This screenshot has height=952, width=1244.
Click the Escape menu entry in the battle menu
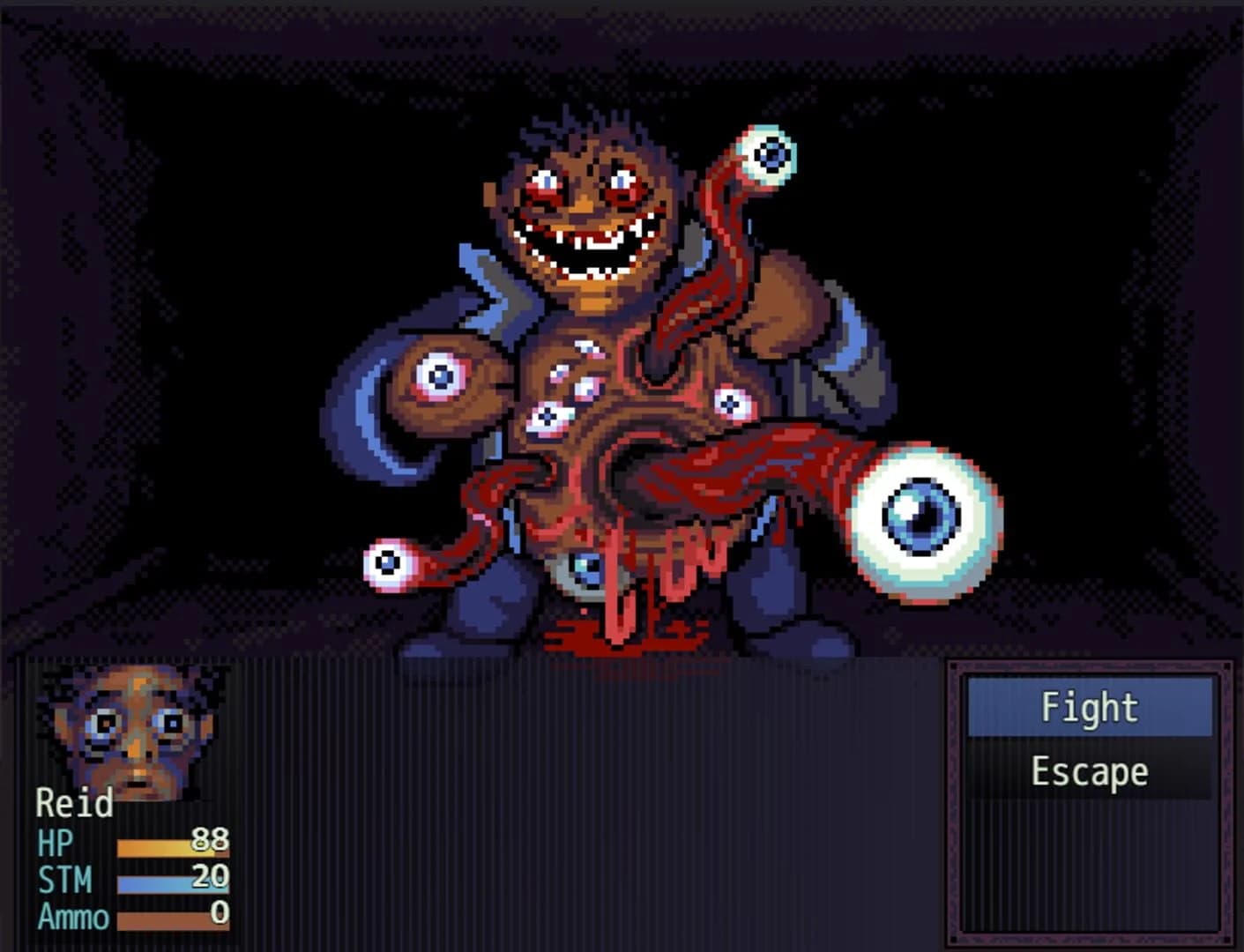click(x=1090, y=770)
